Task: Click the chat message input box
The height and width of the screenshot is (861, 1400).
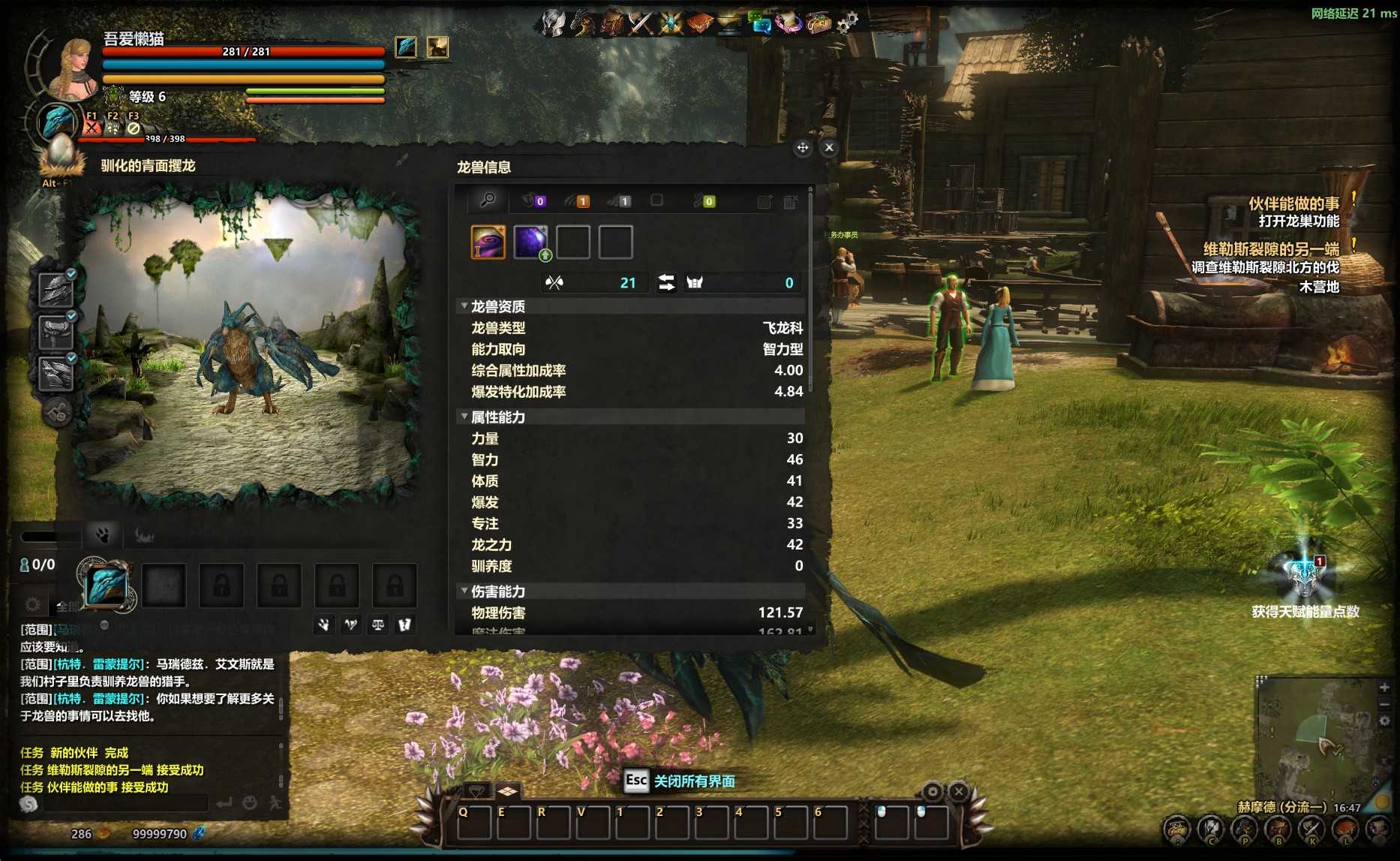Action: [125, 804]
